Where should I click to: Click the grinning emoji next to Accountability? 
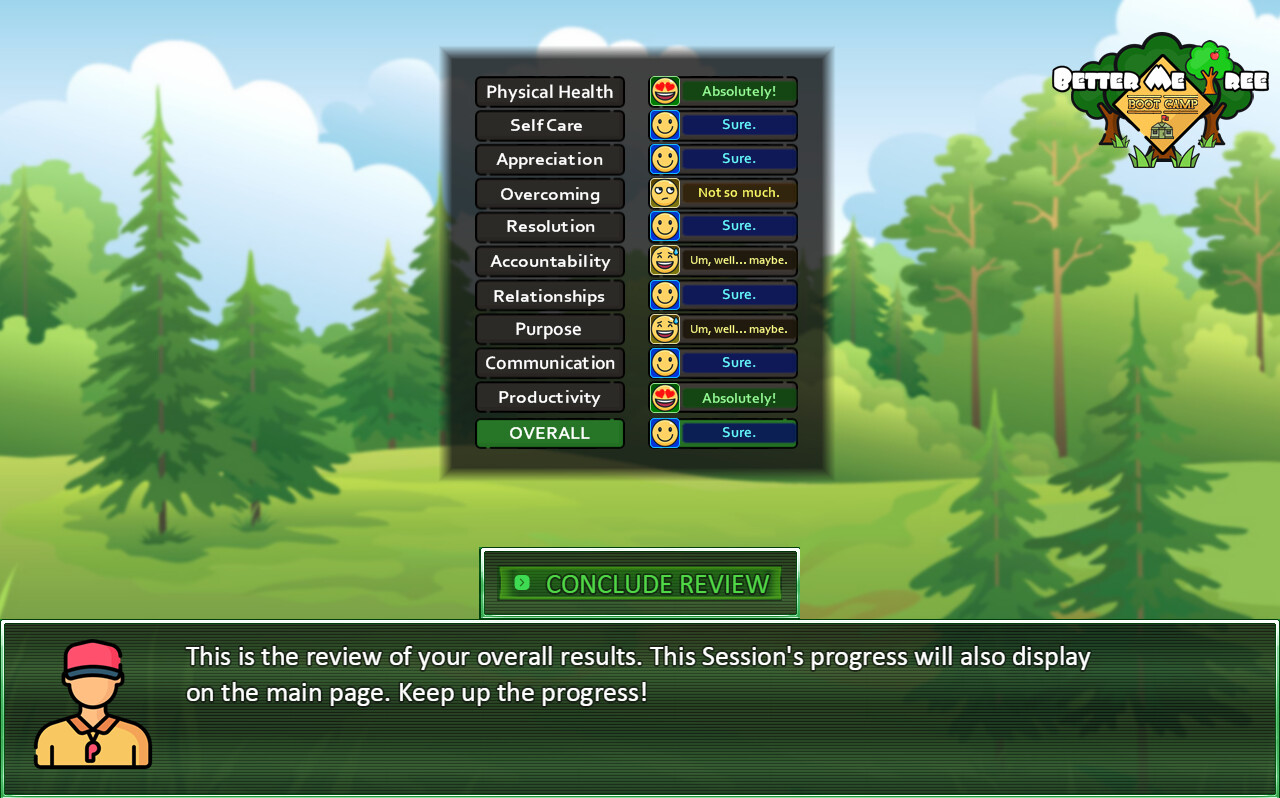(x=664, y=261)
